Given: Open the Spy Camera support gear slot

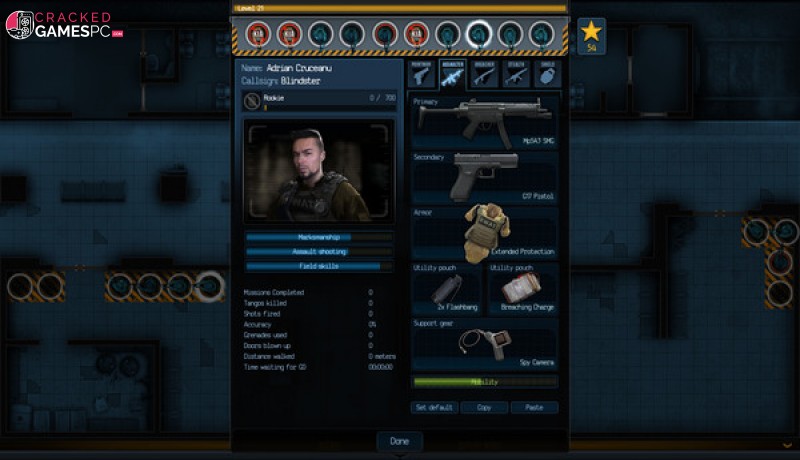Looking at the screenshot, I should [485, 344].
